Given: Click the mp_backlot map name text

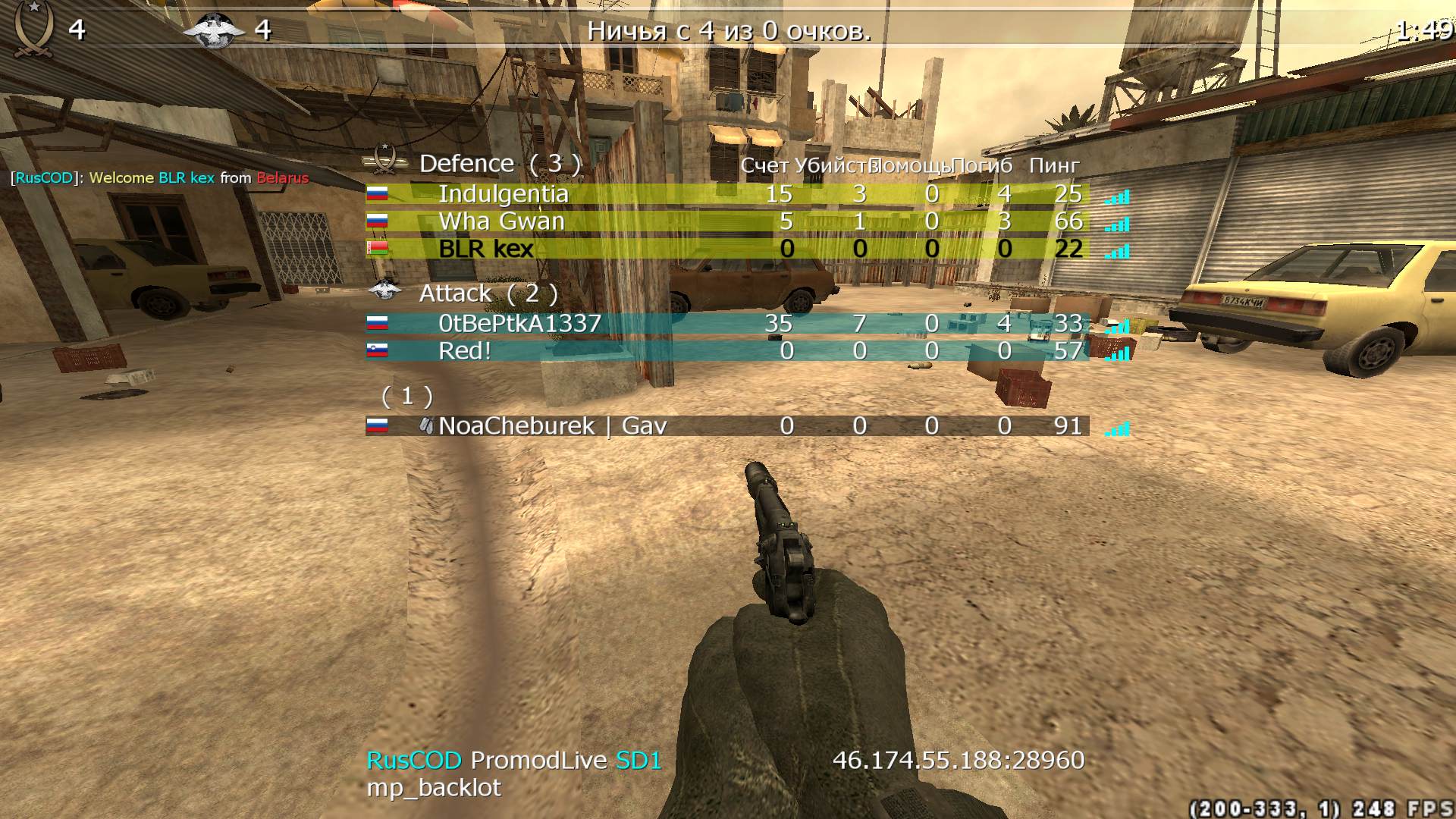Looking at the screenshot, I should [x=432, y=787].
